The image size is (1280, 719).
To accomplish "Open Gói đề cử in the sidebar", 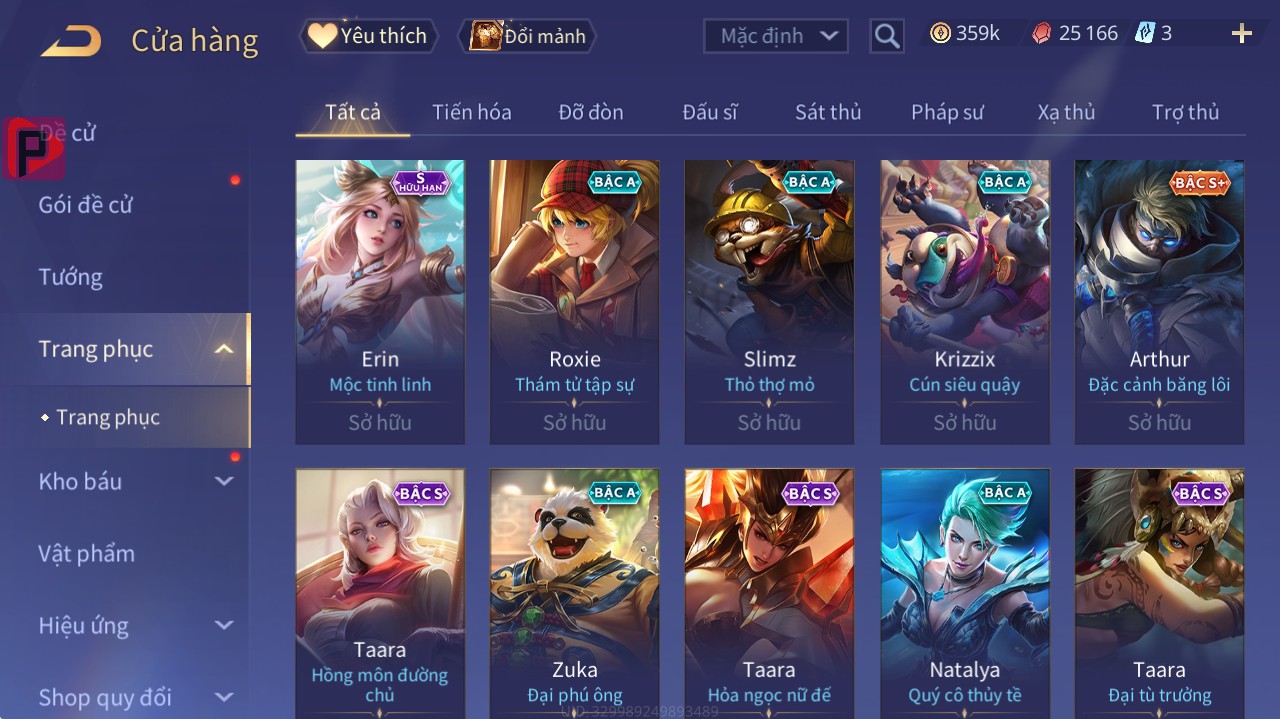I will [x=86, y=205].
